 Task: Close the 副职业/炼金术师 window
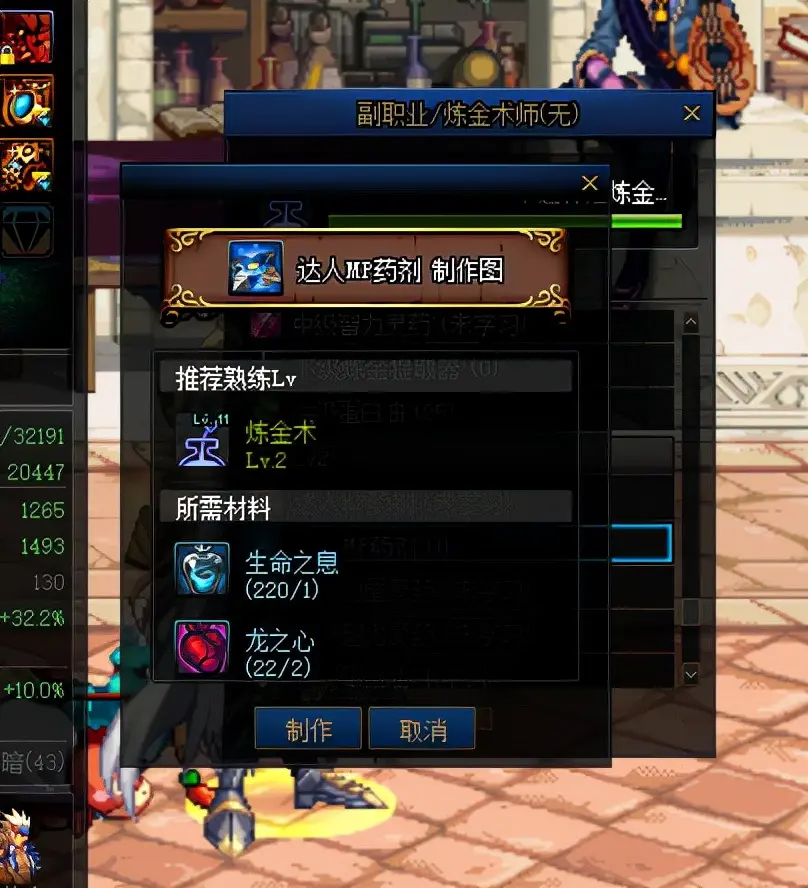(x=692, y=114)
